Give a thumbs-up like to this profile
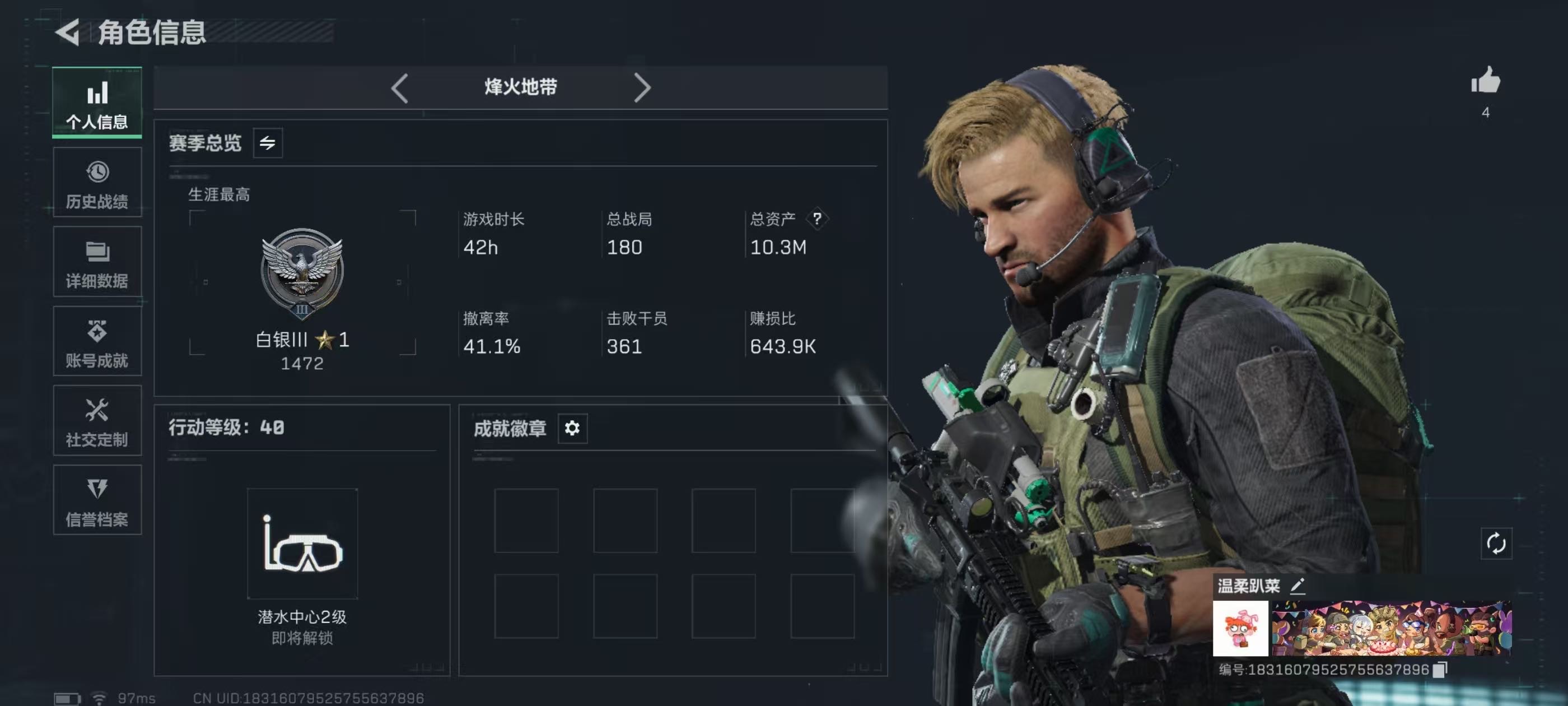Image resolution: width=1568 pixels, height=706 pixels. [x=1485, y=82]
